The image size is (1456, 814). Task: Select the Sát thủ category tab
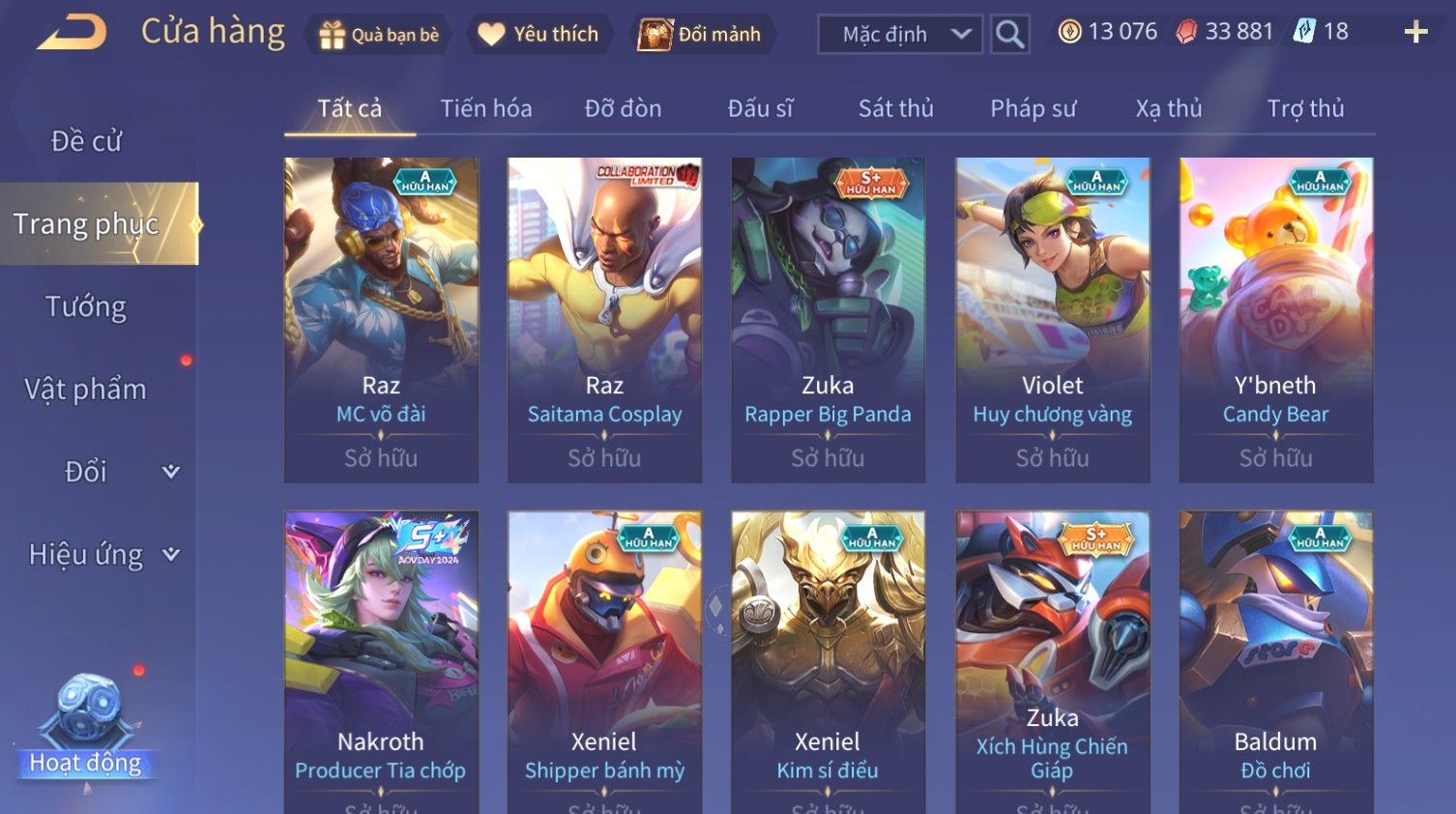tap(895, 108)
